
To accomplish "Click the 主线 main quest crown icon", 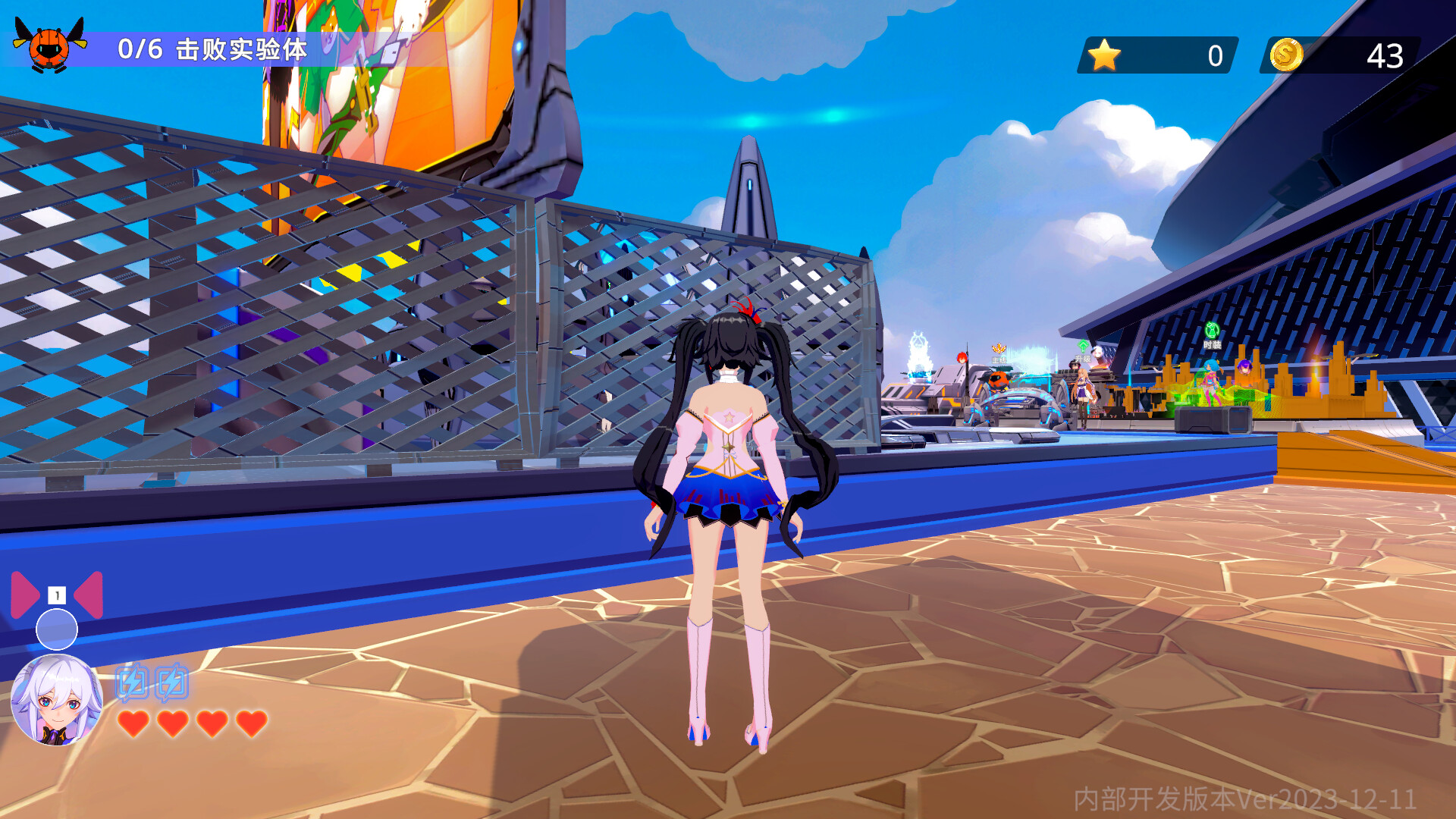I will 998,347.
